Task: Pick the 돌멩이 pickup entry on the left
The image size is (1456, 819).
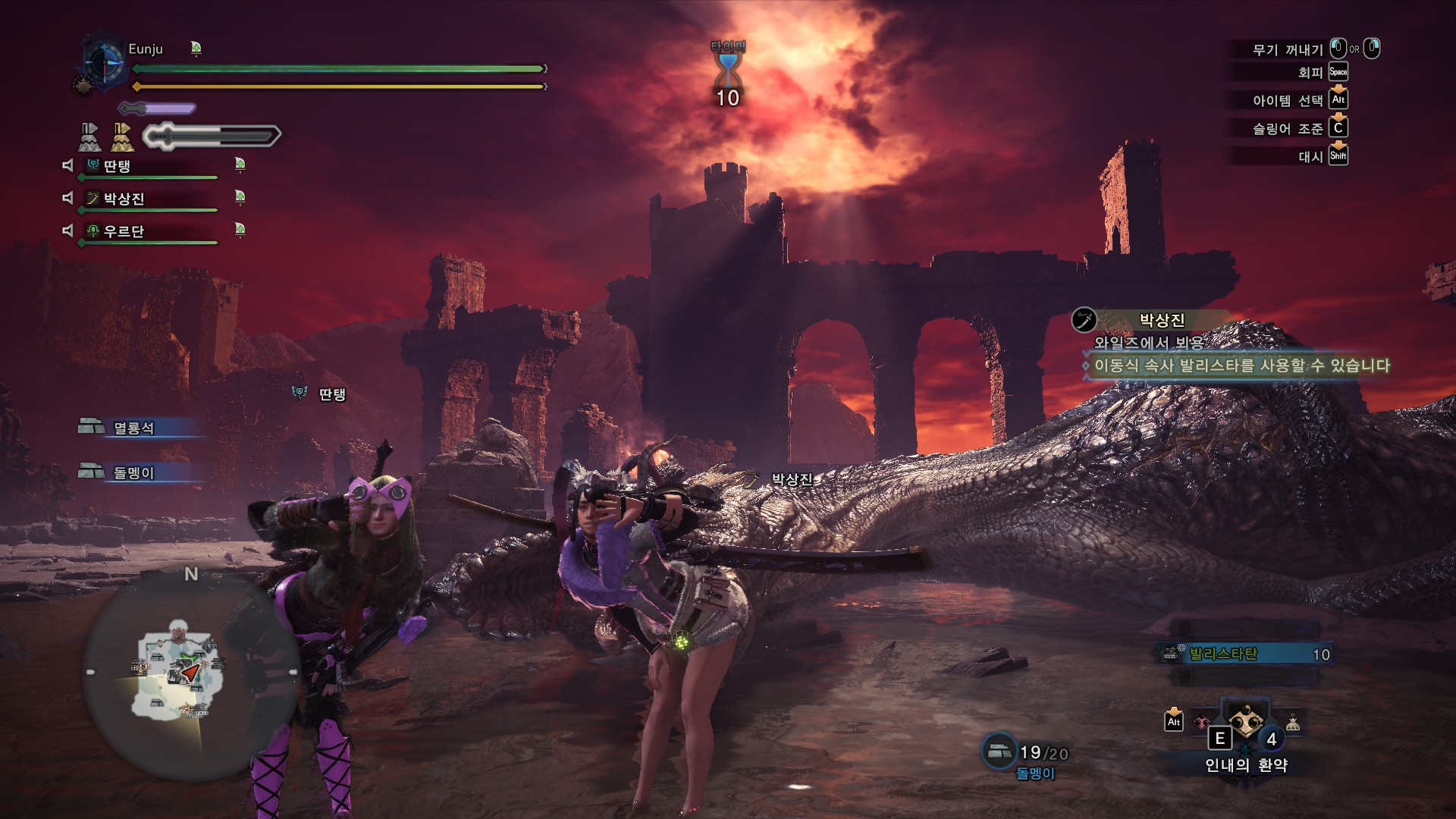Action: coord(133,472)
